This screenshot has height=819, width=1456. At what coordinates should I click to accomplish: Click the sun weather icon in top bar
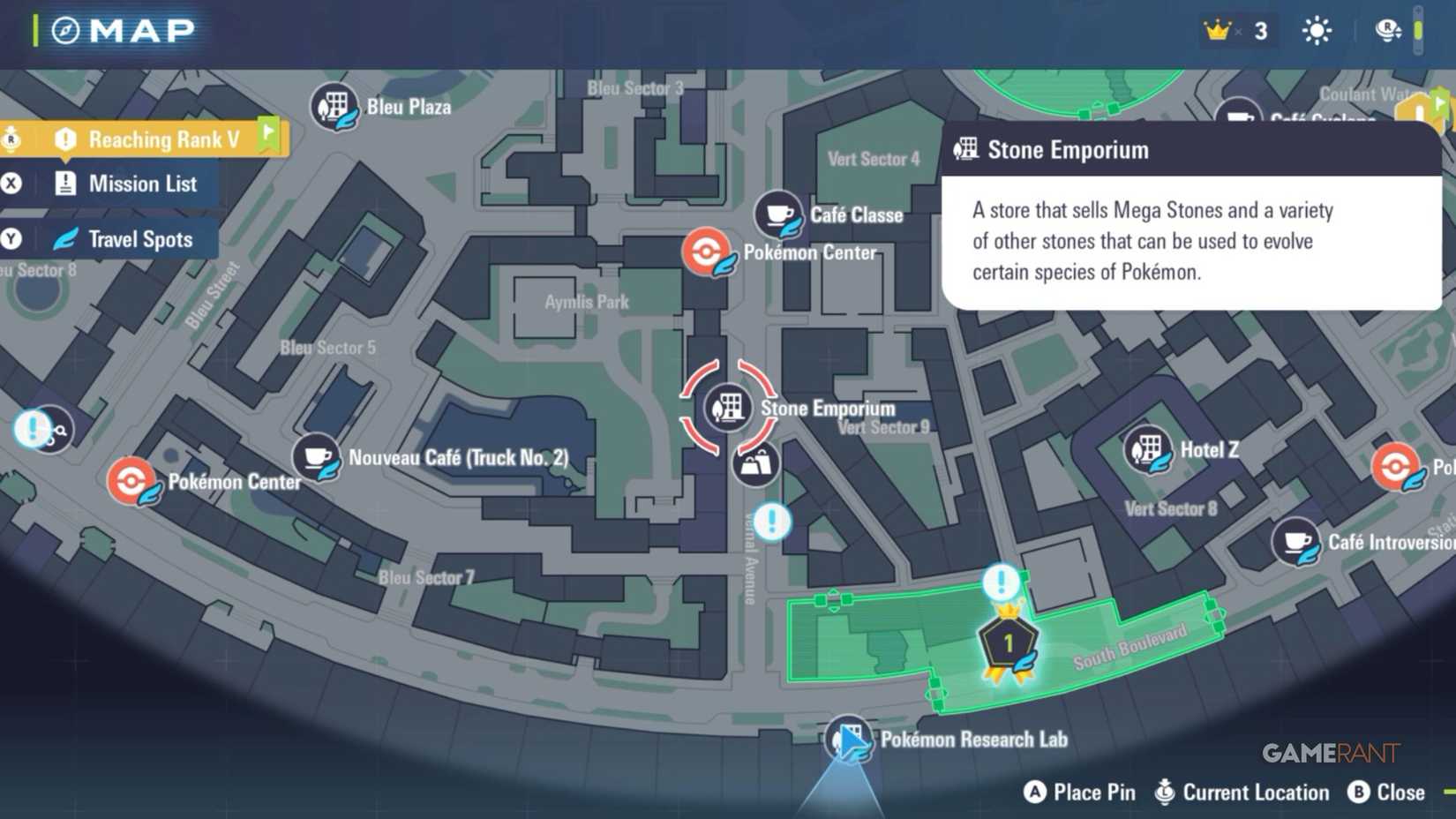(1316, 29)
